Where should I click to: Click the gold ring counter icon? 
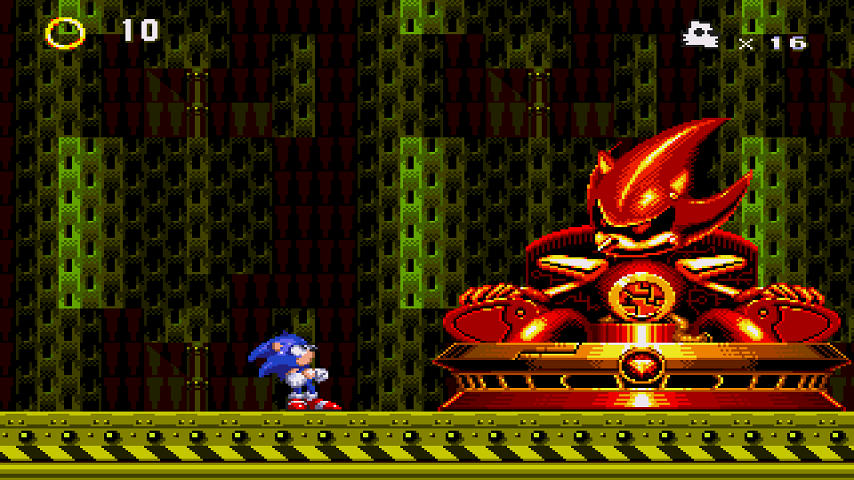click(65, 32)
